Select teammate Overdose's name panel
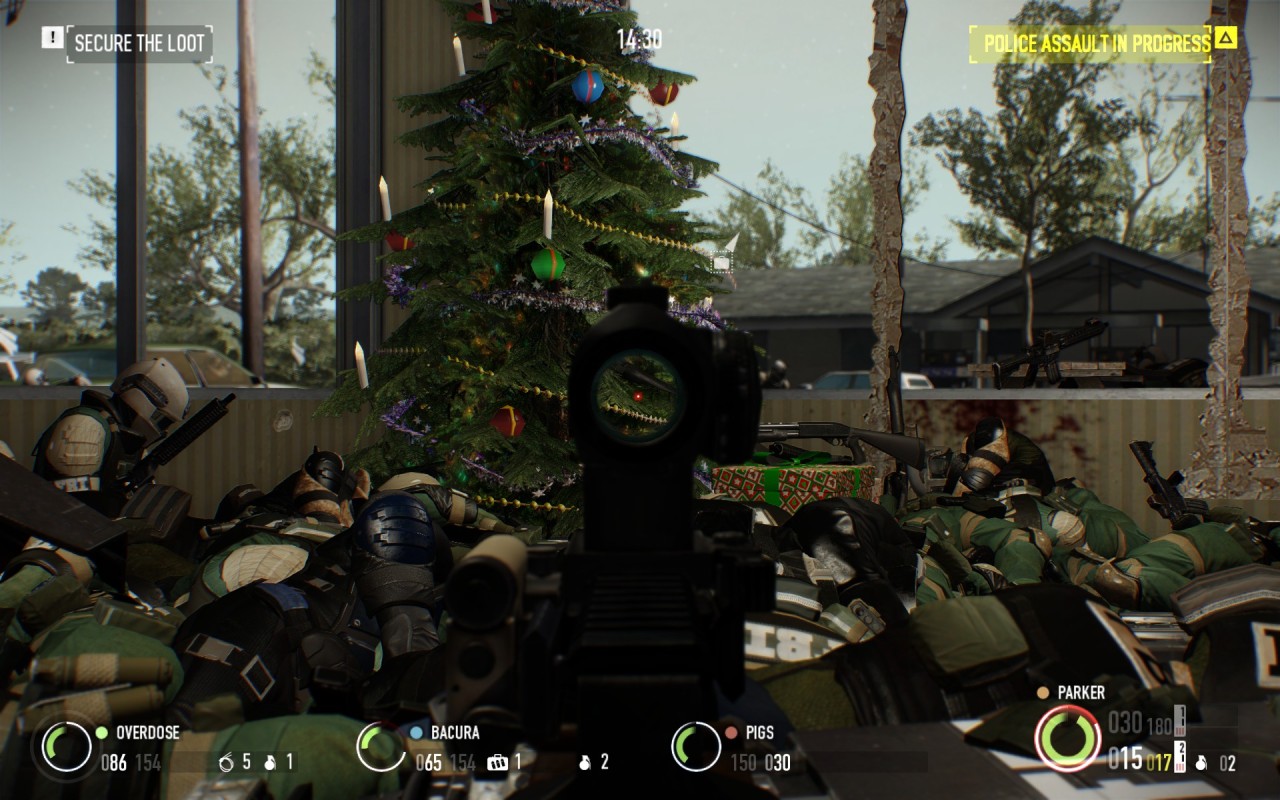The height and width of the screenshot is (800, 1280). tap(147, 732)
